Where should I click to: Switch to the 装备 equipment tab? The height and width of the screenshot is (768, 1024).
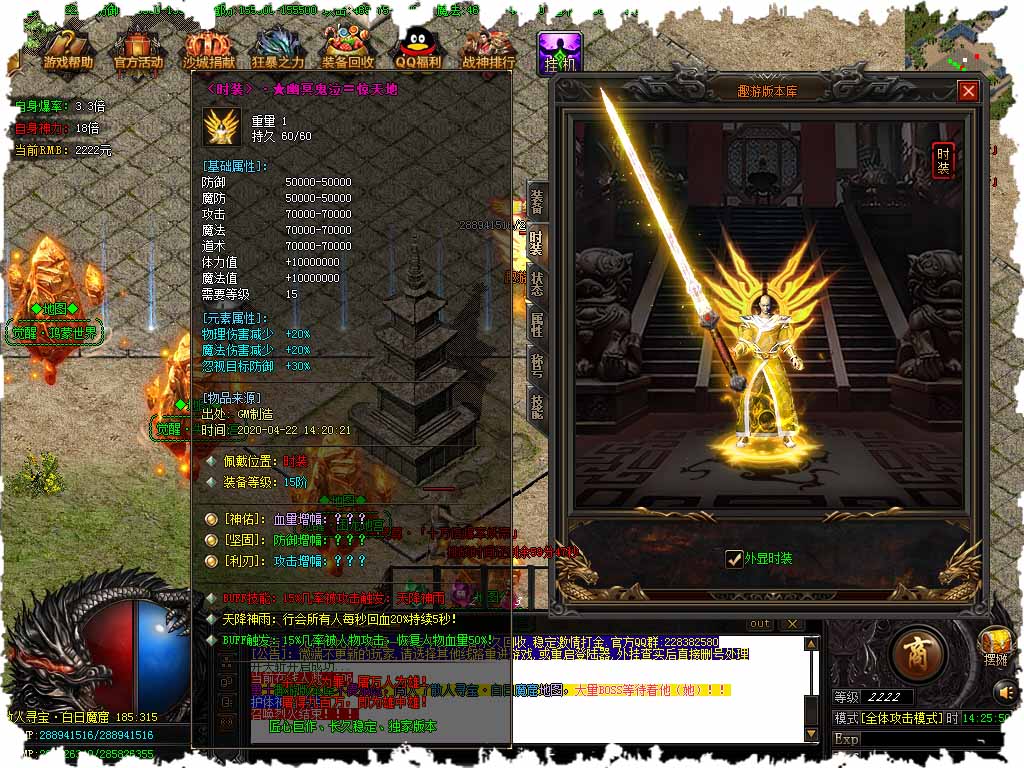pos(537,201)
